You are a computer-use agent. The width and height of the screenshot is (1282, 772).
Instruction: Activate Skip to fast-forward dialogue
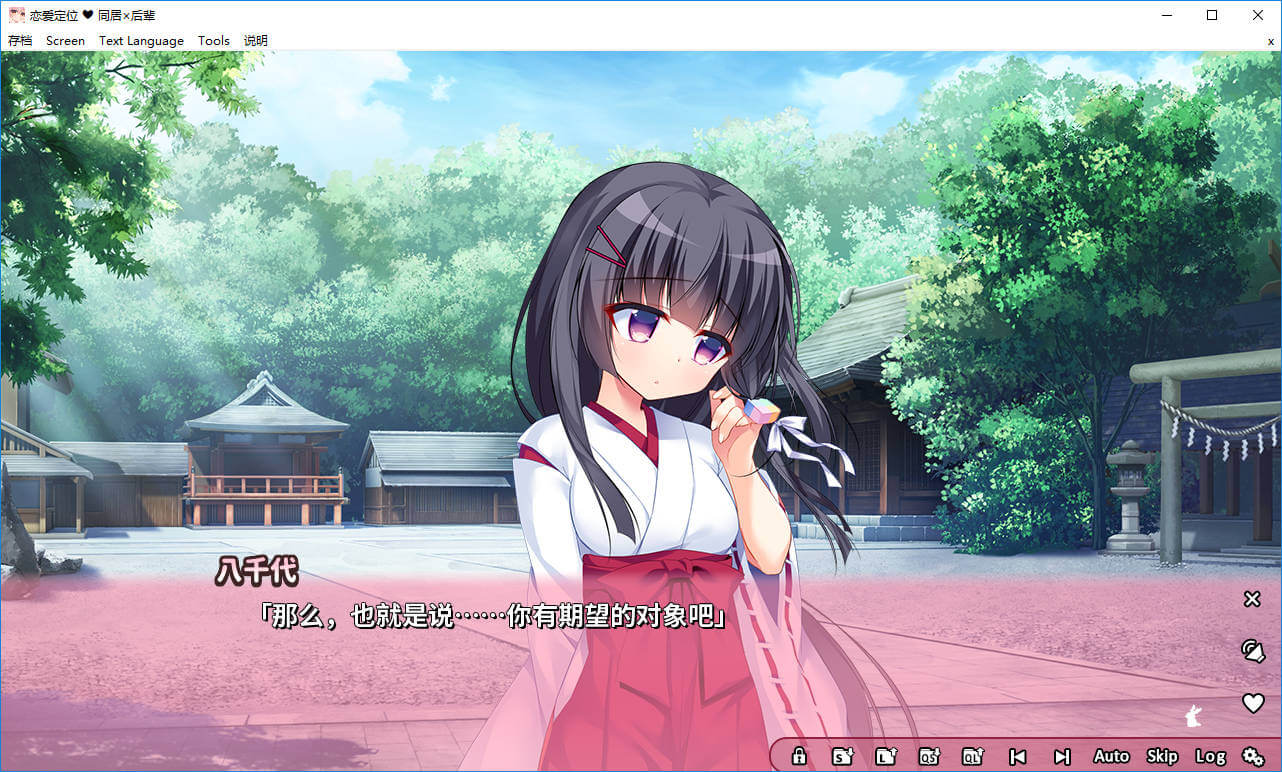coord(1162,756)
